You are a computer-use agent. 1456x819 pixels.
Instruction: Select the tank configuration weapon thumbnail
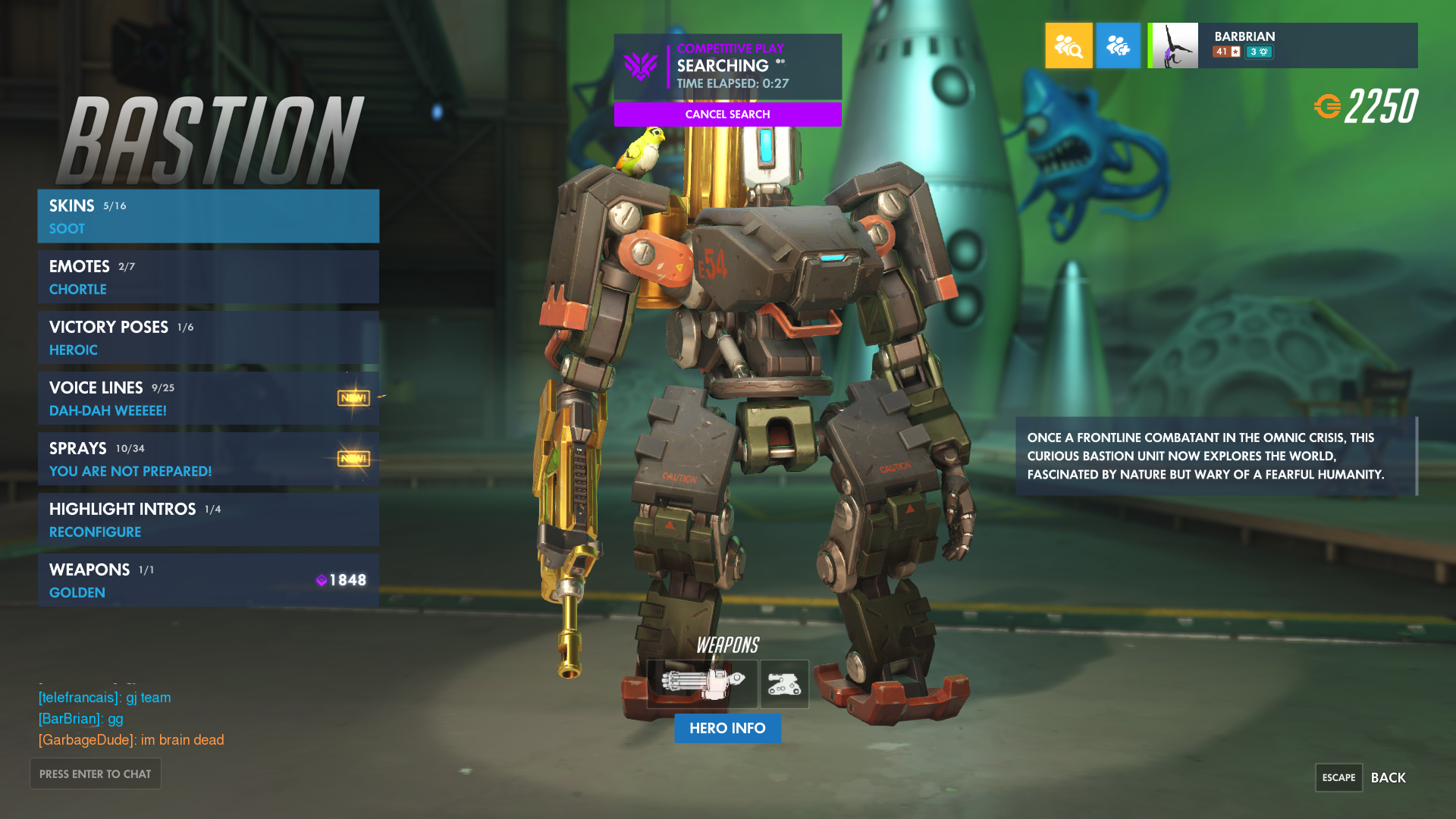(x=784, y=684)
